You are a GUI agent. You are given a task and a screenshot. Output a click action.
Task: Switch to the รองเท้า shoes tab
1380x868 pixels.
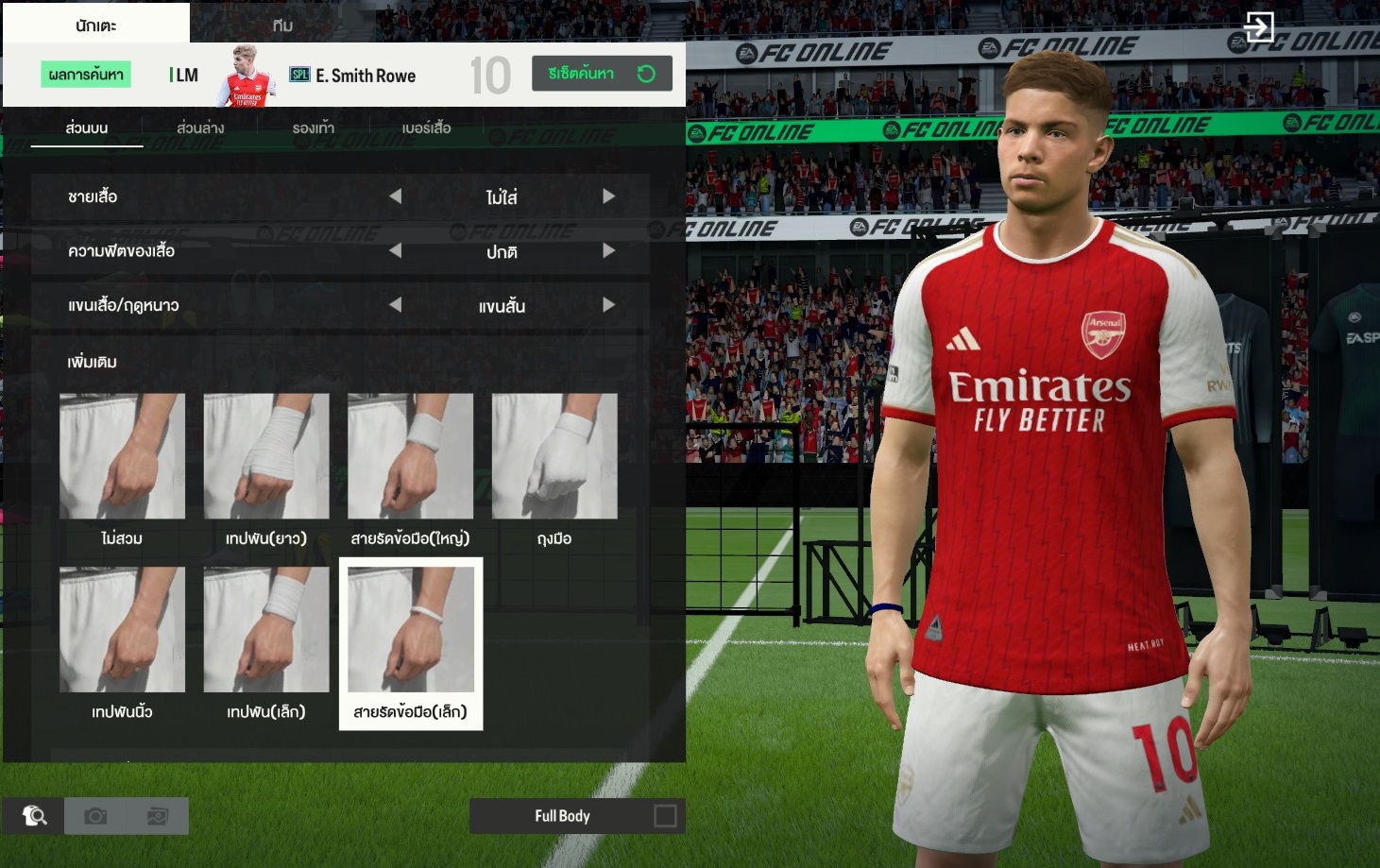point(313,128)
